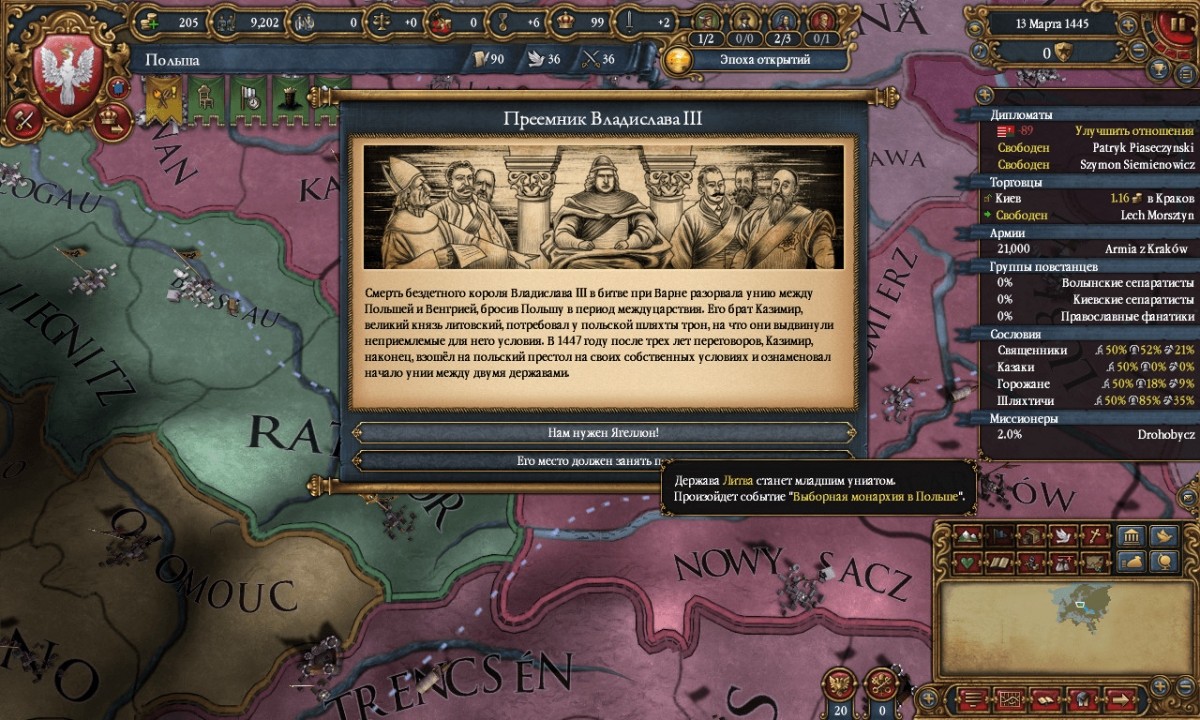Increase game speed with the plus button
The image size is (1200, 720).
pyautogui.click(x=1128, y=23)
